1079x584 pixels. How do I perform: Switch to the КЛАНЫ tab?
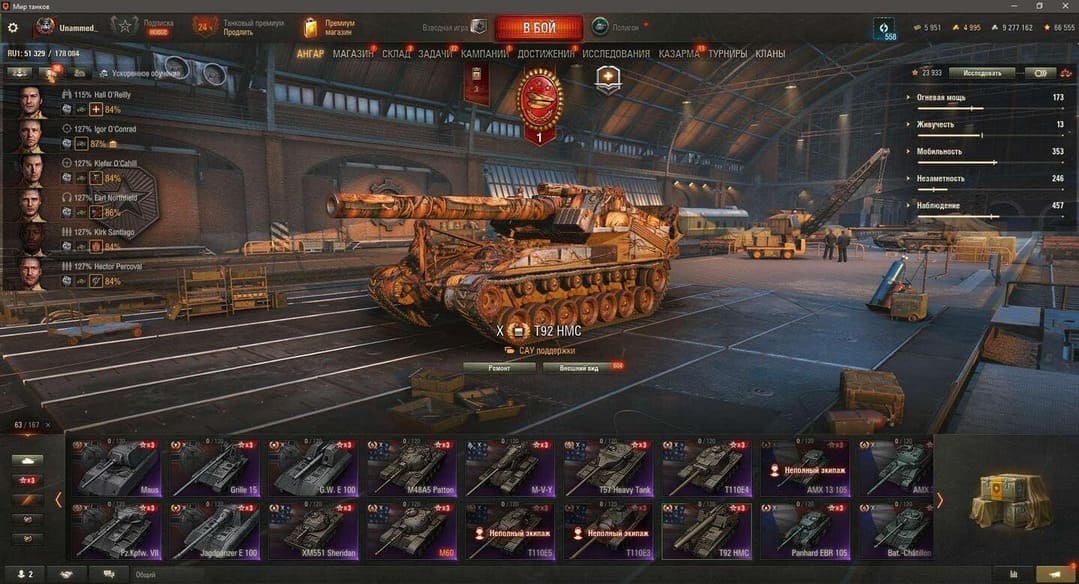pos(770,53)
